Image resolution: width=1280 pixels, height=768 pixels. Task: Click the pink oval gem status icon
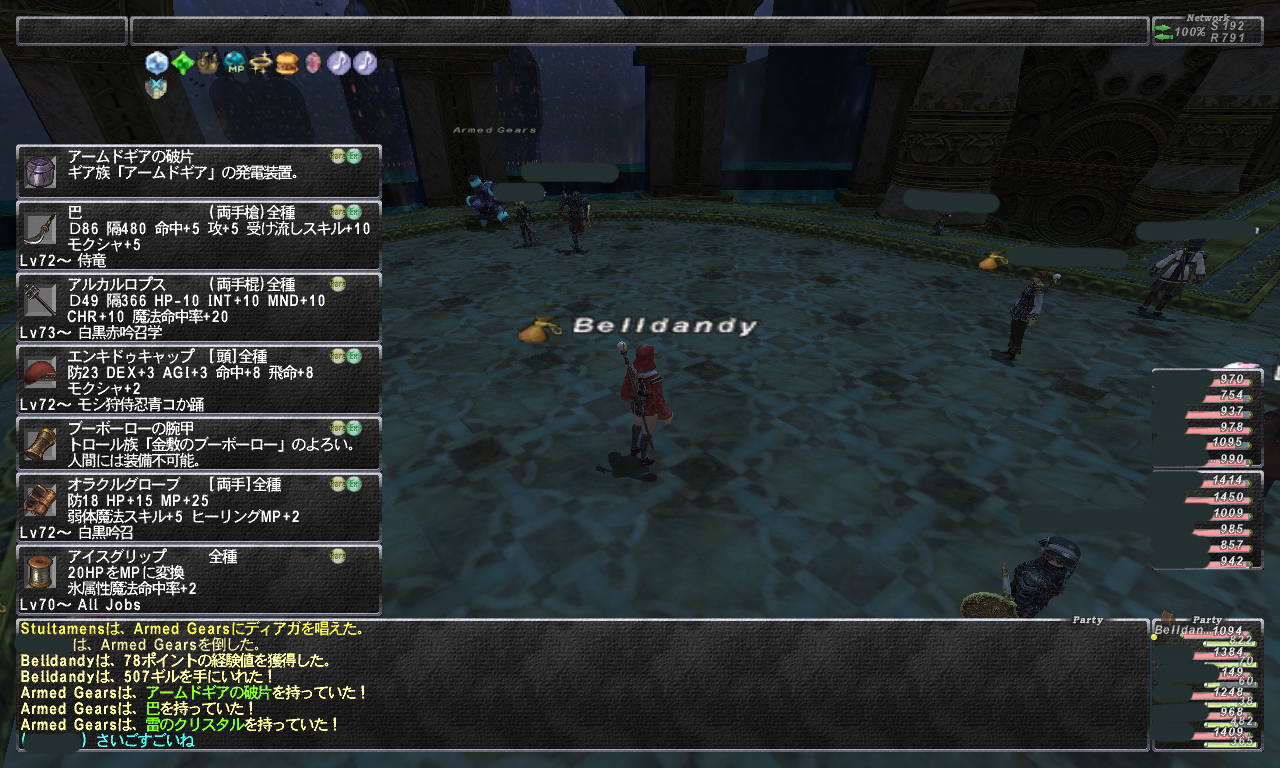click(x=313, y=63)
